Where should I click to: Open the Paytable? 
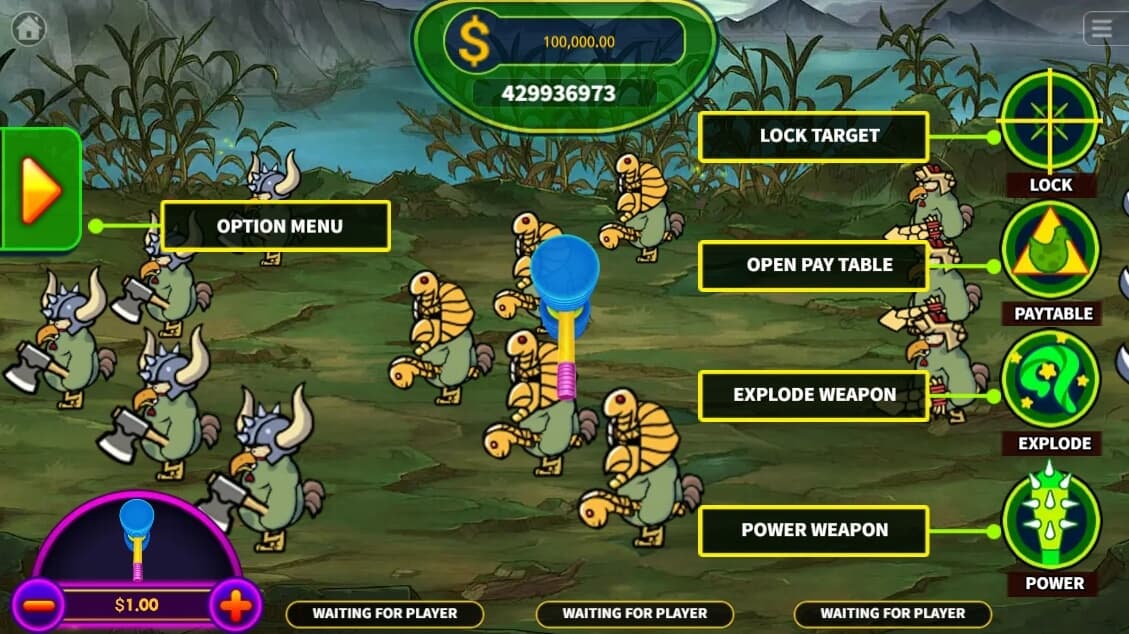point(1050,250)
